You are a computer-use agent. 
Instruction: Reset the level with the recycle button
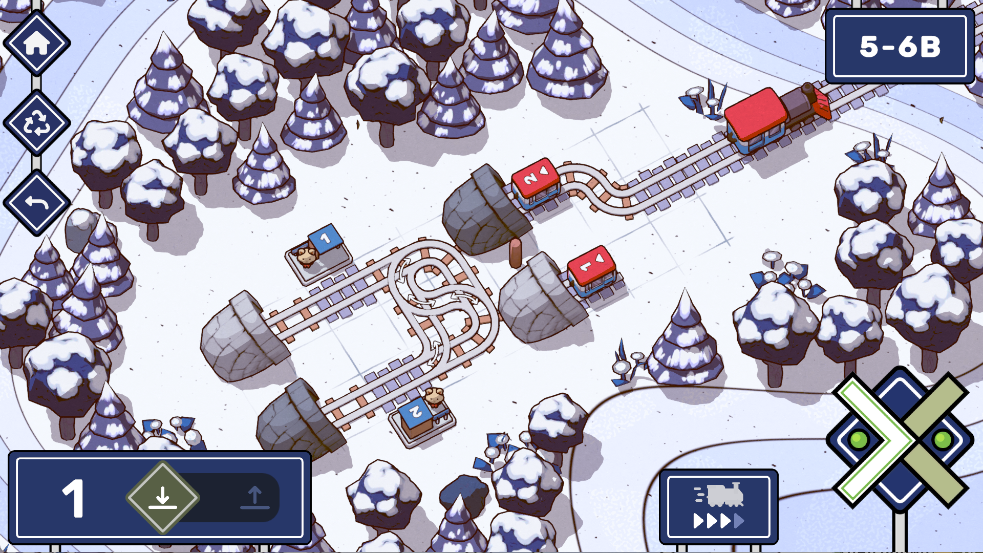pos(37,124)
